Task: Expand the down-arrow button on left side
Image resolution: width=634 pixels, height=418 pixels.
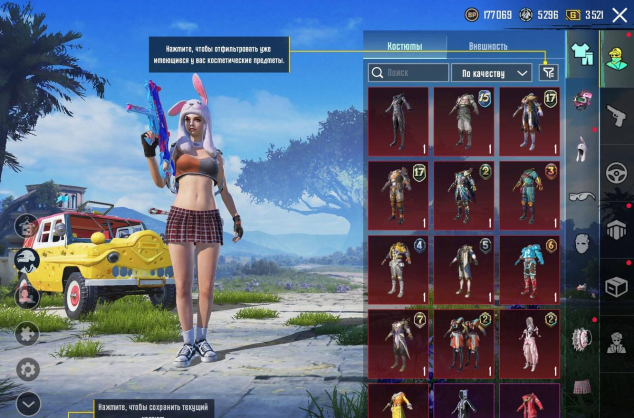Action: tap(27, 403)
